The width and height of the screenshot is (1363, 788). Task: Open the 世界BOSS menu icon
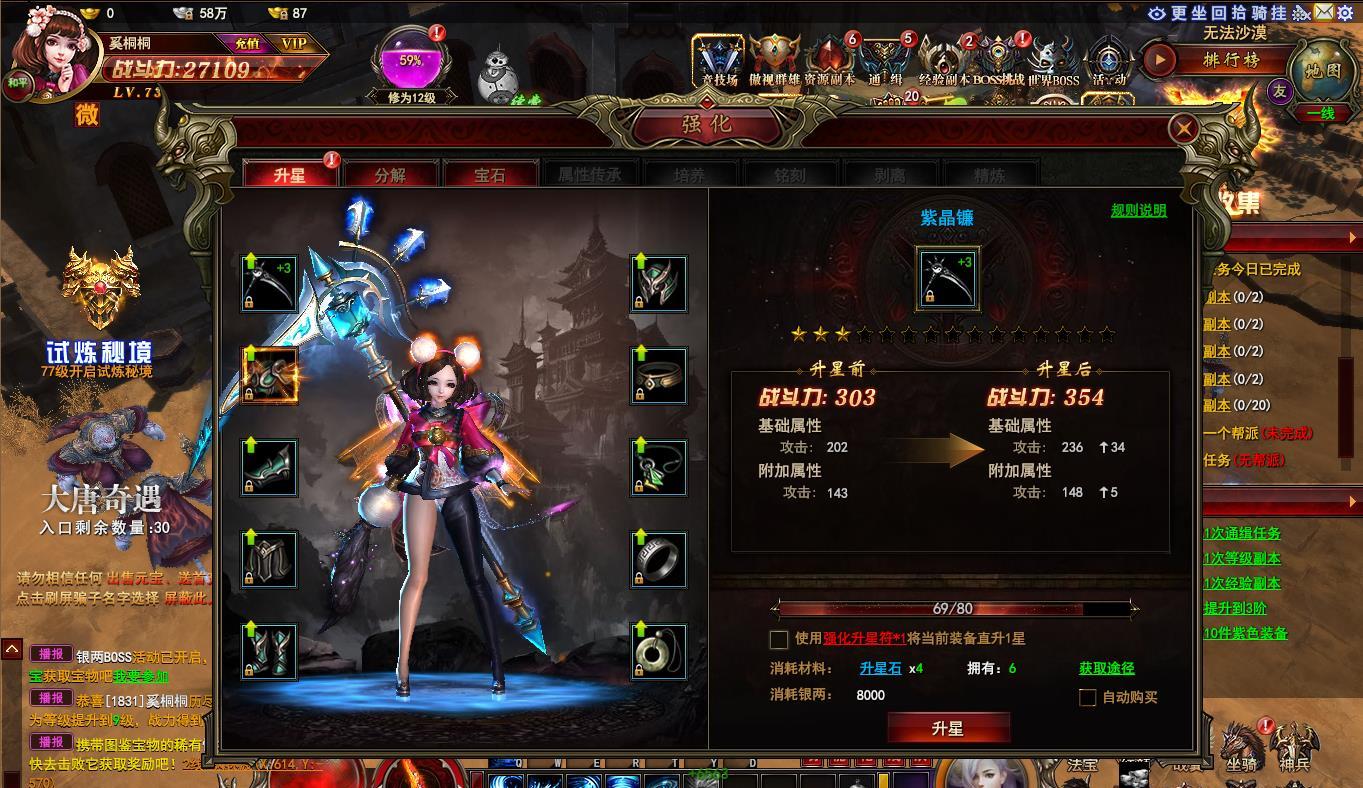pyautogui.click(x=1053, y=62)
